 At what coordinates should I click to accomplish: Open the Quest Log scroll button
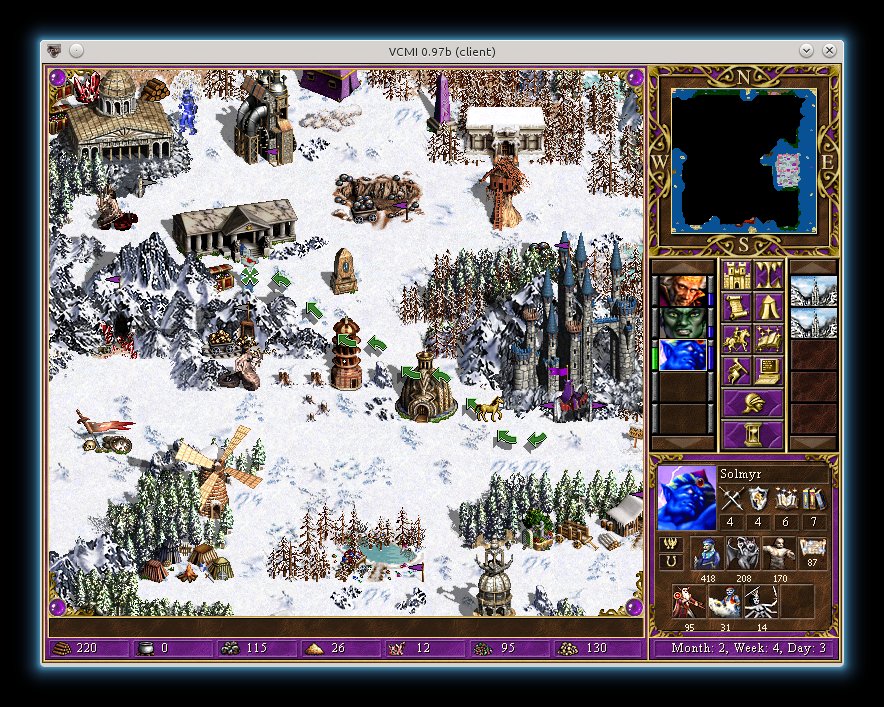(736, 305)
